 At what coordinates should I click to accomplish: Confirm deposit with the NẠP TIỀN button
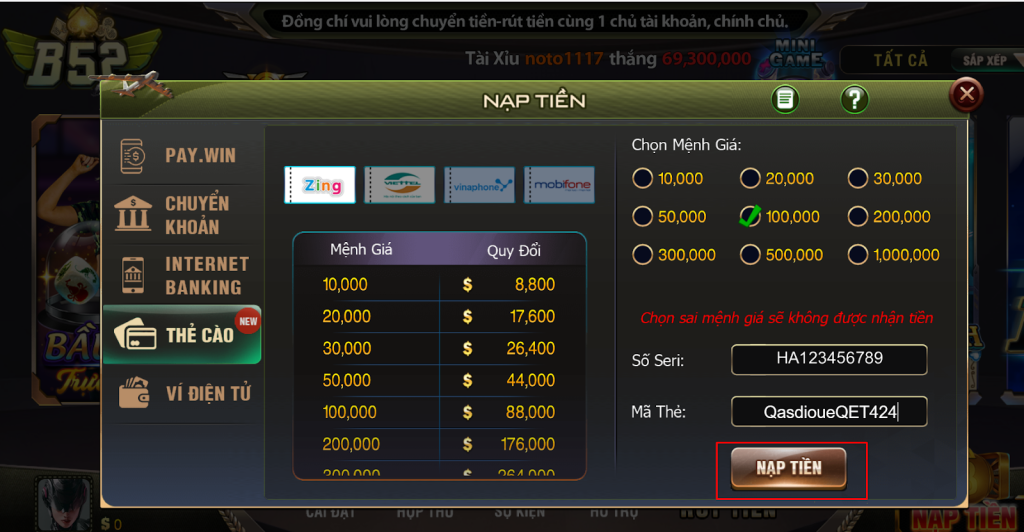point(789,468)
